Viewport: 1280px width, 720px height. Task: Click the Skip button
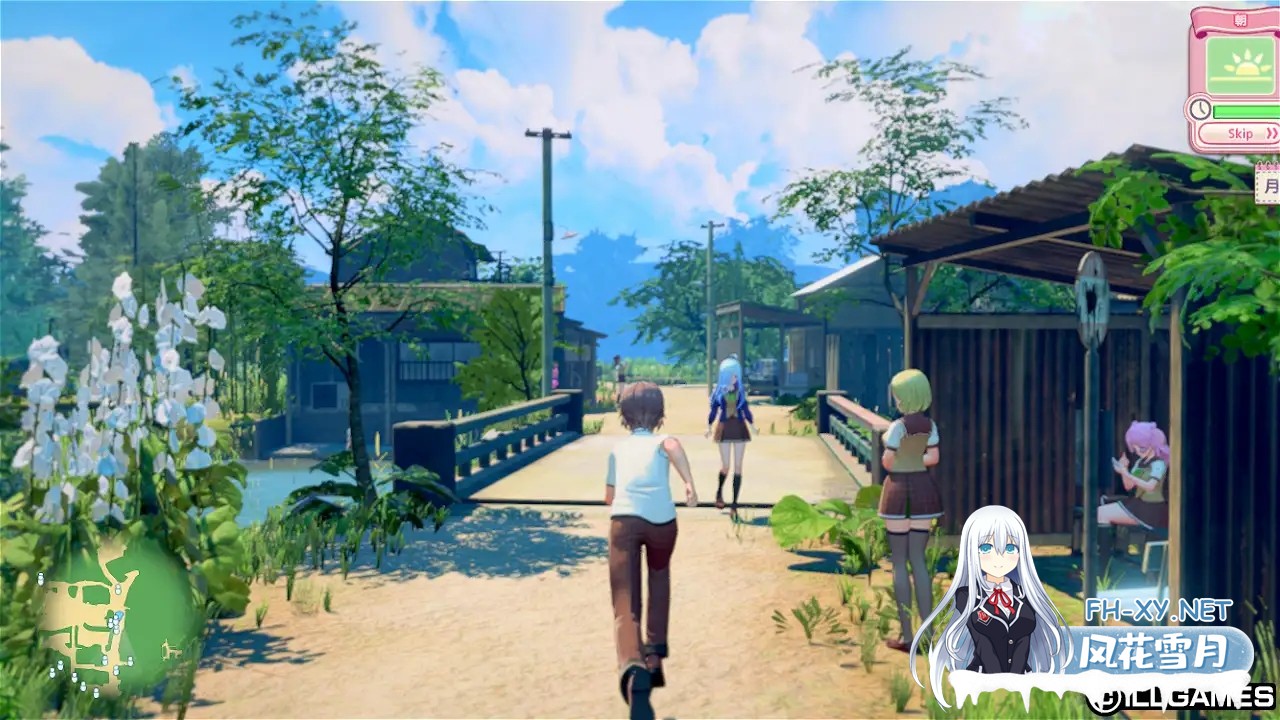pos(1240,133)
